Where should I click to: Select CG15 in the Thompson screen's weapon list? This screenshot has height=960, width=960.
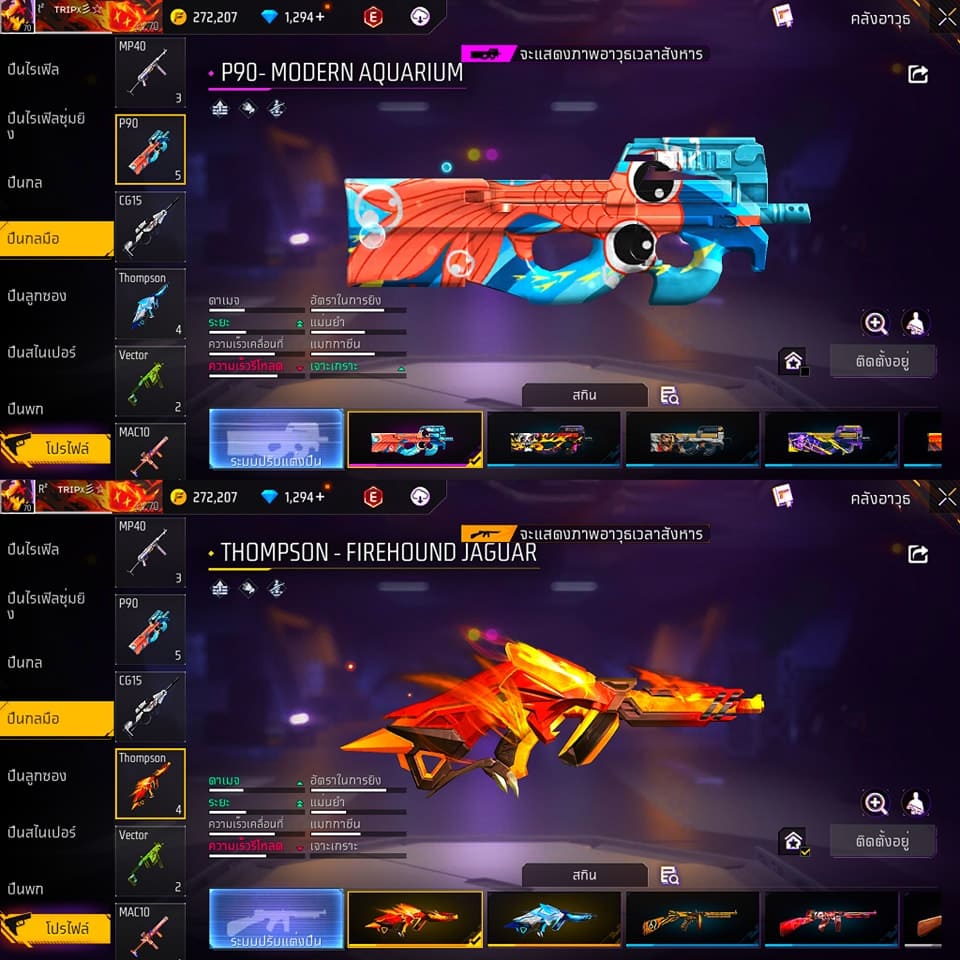coord(150,707)
